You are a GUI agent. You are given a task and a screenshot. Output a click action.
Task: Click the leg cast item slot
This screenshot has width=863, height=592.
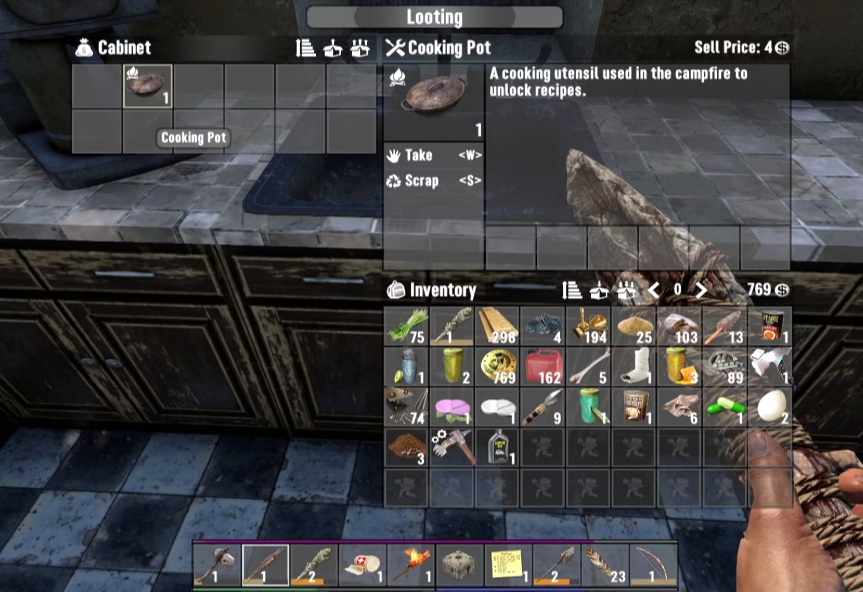pyautogui.click(x=633, y=366)
